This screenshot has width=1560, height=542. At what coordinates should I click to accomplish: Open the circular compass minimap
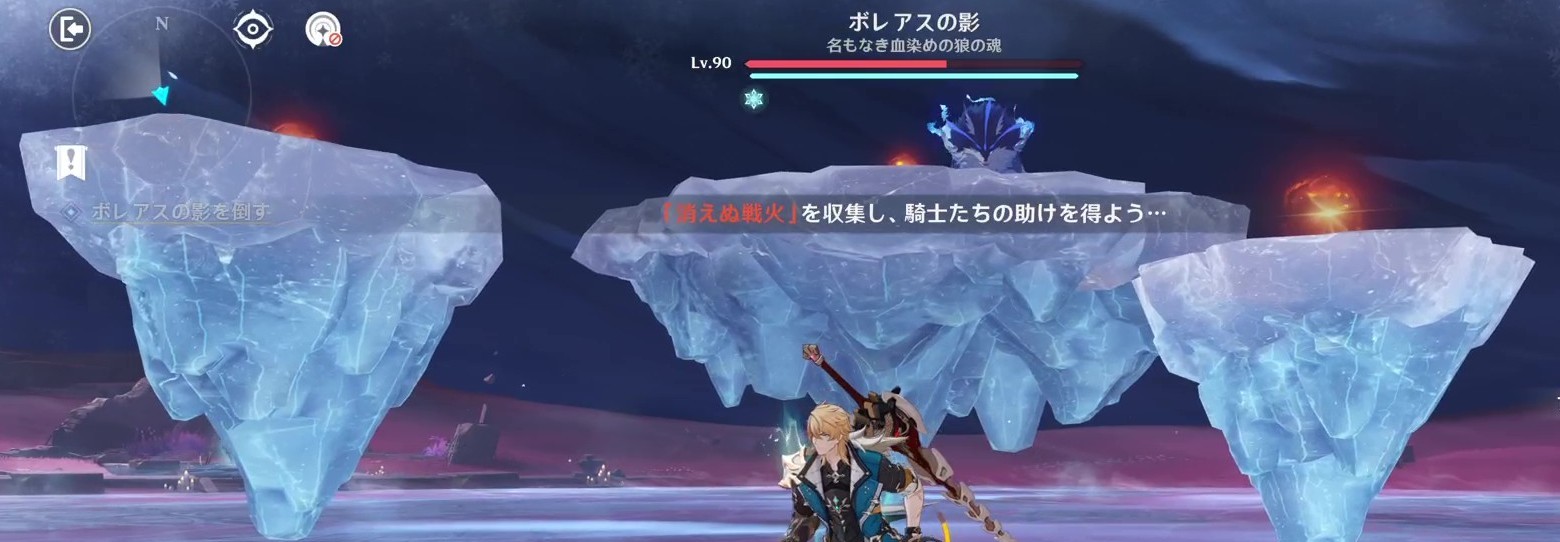[x=163, y=90]
